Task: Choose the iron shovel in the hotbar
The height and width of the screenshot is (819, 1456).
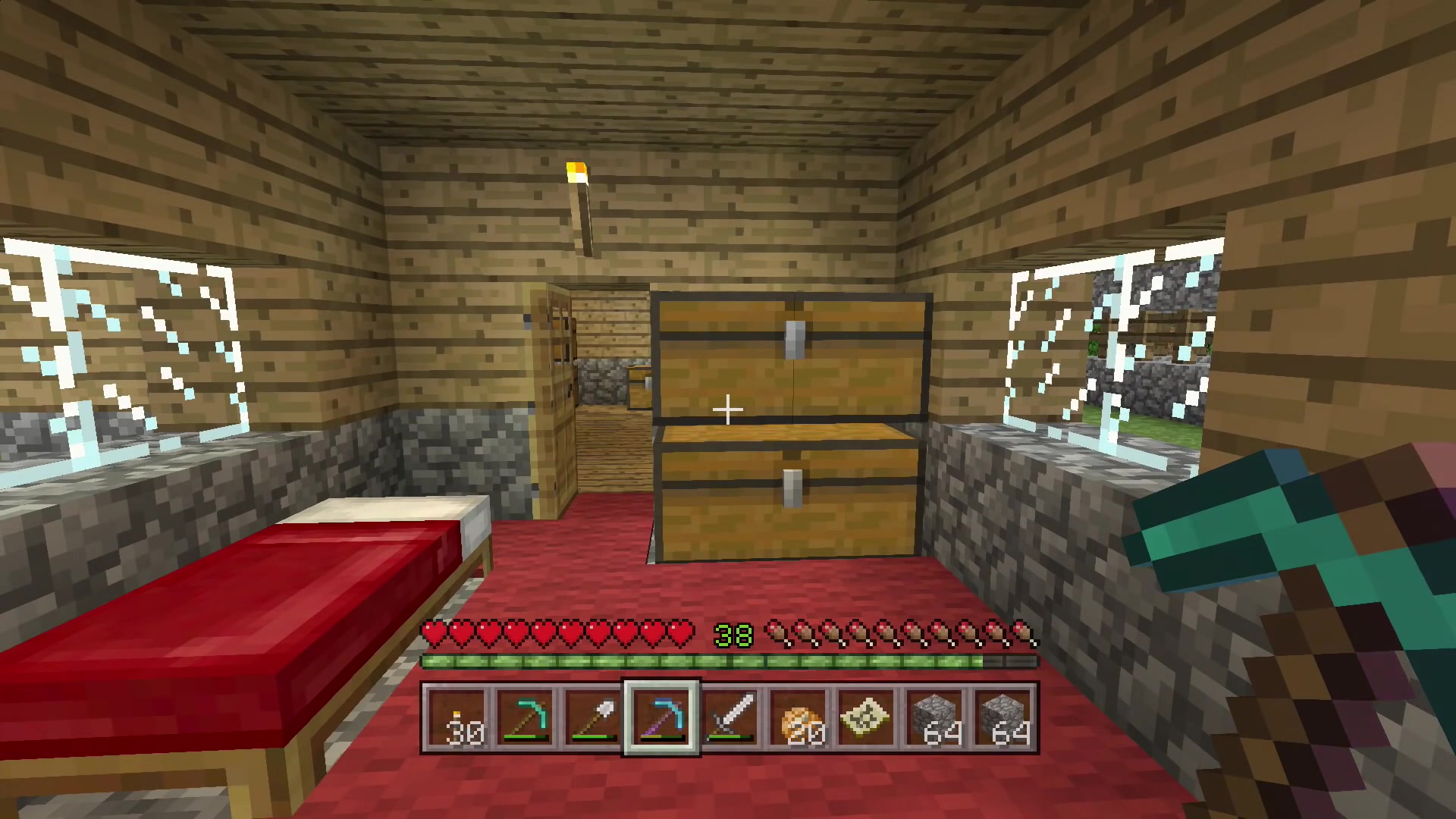Action: pyautogui.click(x=593, y=717)
